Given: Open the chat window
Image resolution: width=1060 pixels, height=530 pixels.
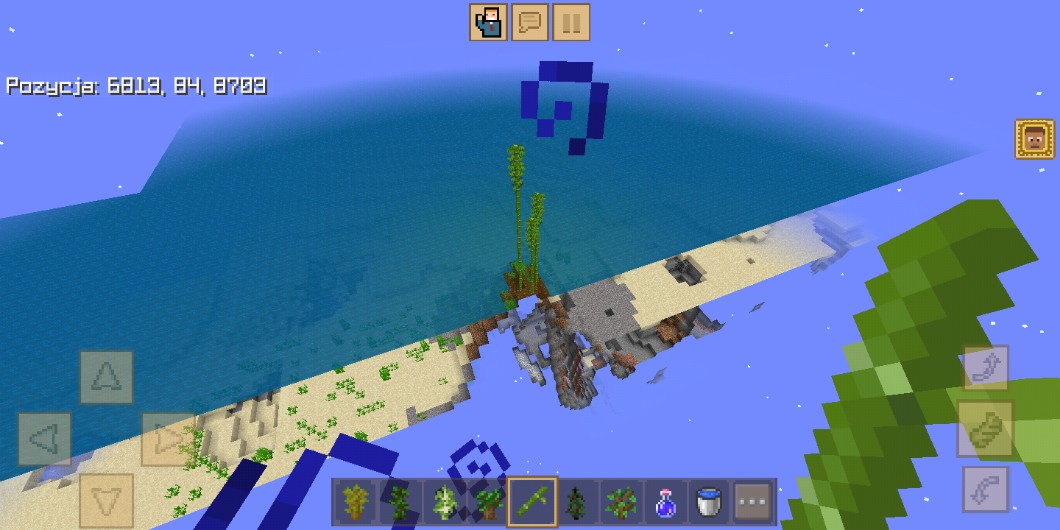Looking at the screenshot, I should 530,22.
